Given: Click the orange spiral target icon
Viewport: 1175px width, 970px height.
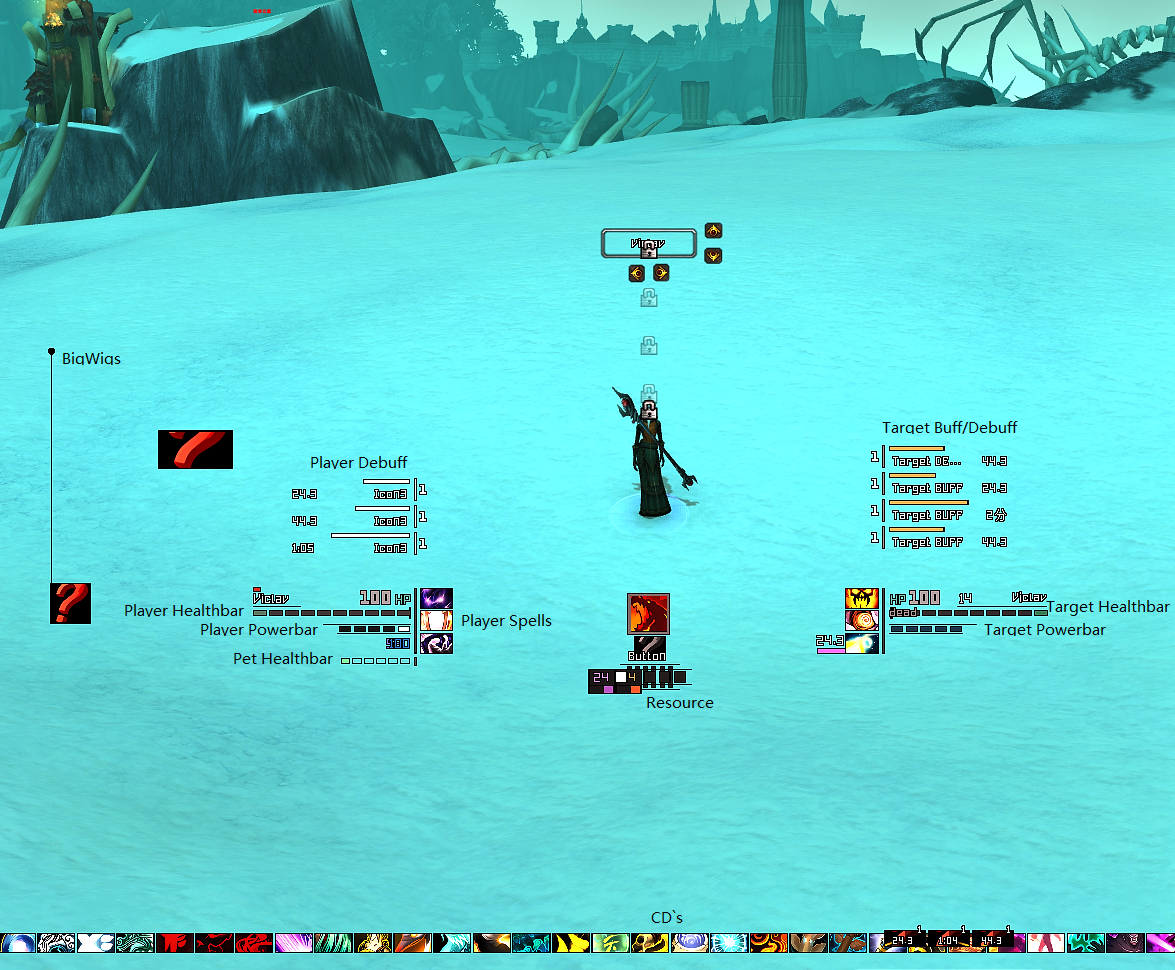Looking at the screenshot, I should 862,620.
